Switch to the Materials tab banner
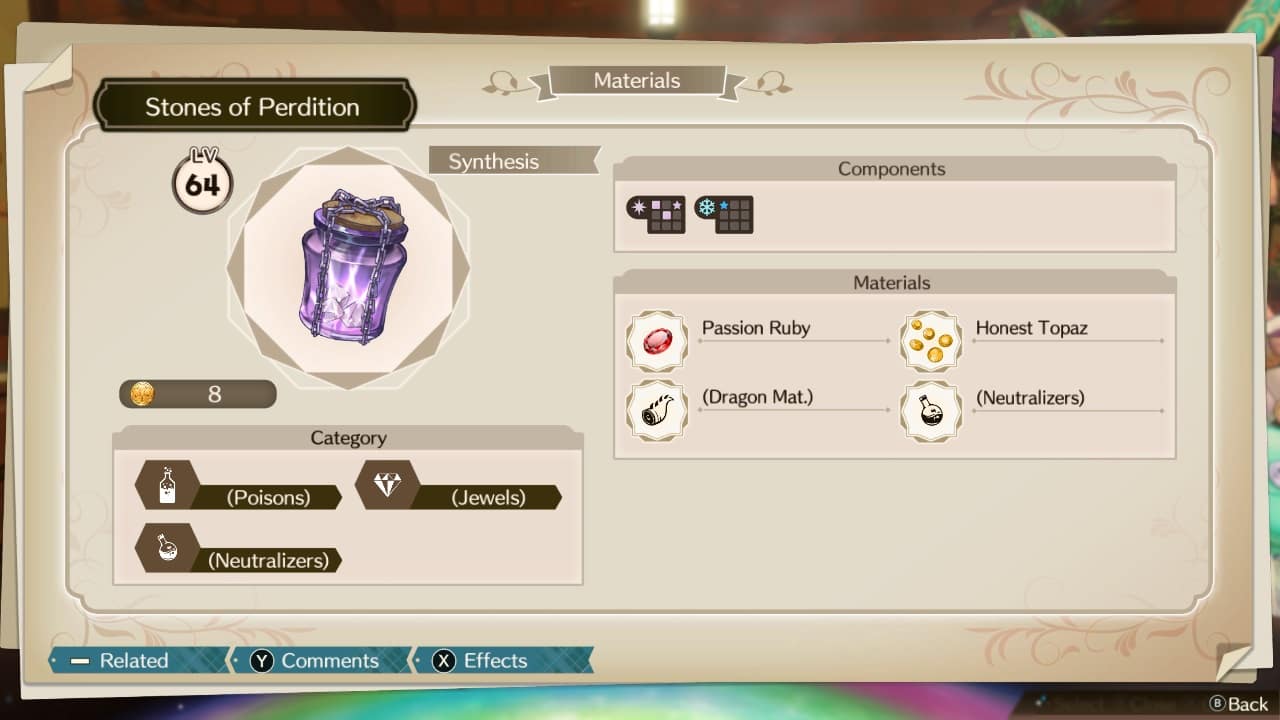Image resolution: width=1280 pixels, height=720 pixels. (x=636, y=81)
